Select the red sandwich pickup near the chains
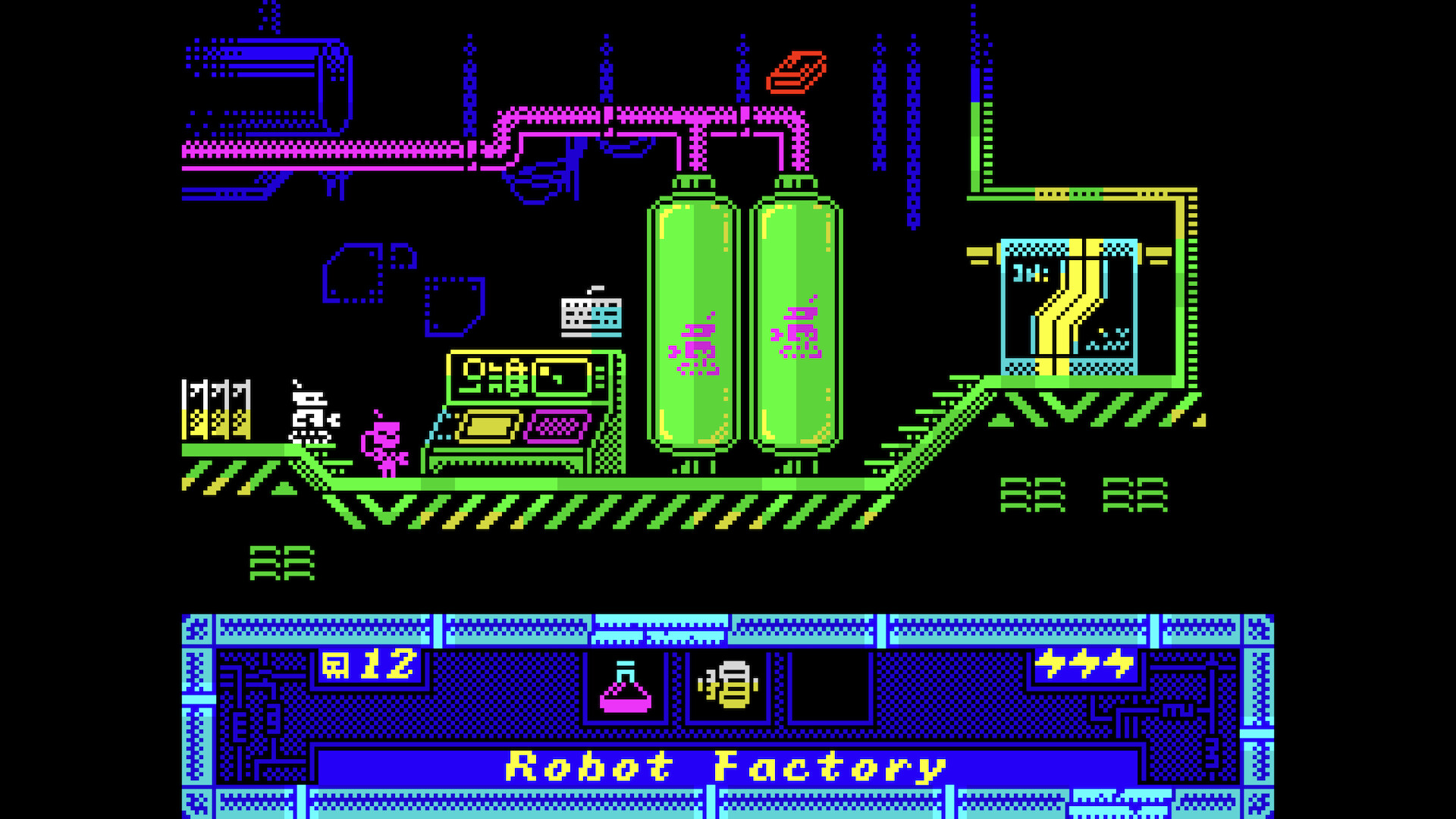The image size is (1456, 819). (796, 72)
